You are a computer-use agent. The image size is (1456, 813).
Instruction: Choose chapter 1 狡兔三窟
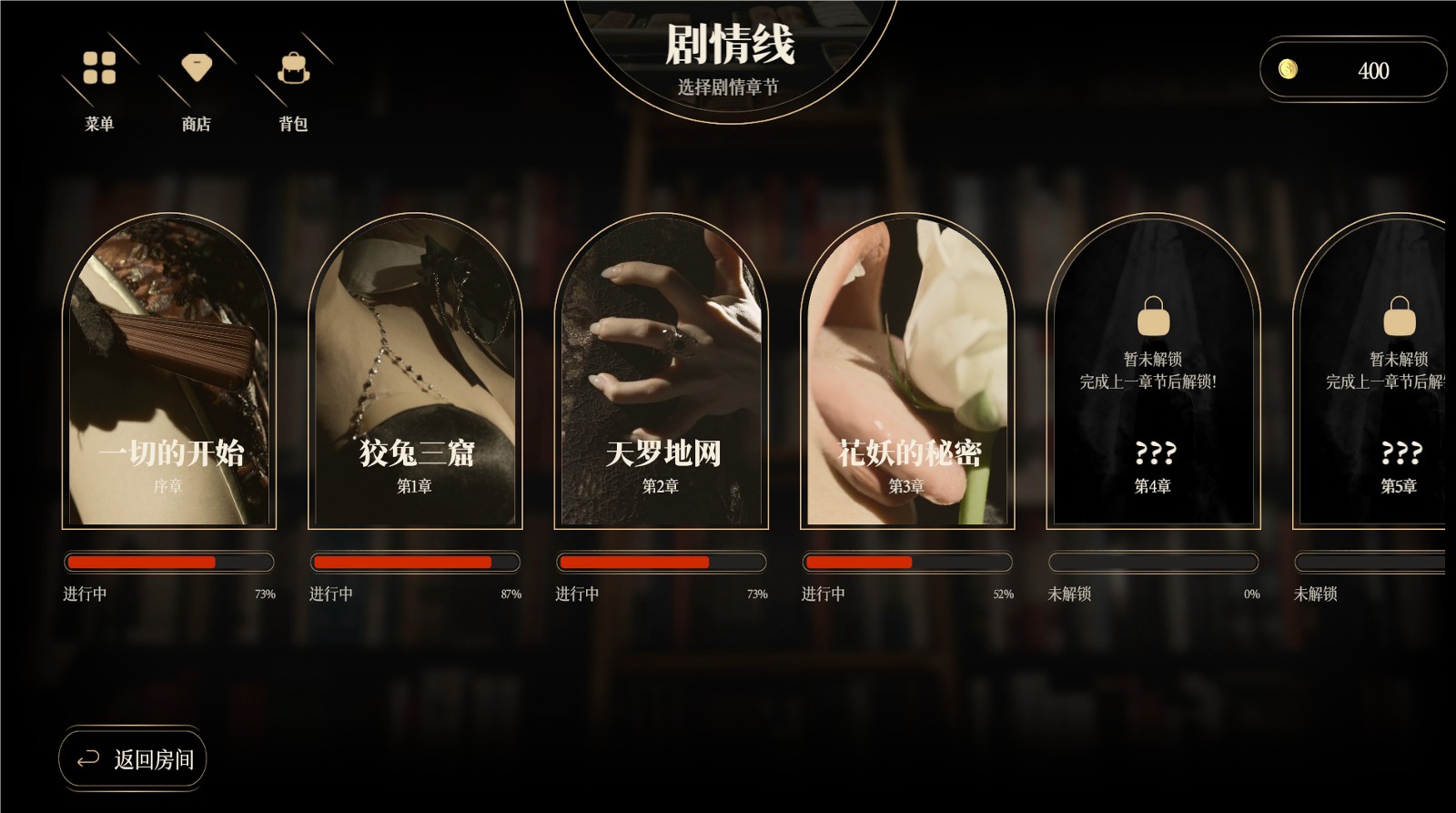point(415,373)
